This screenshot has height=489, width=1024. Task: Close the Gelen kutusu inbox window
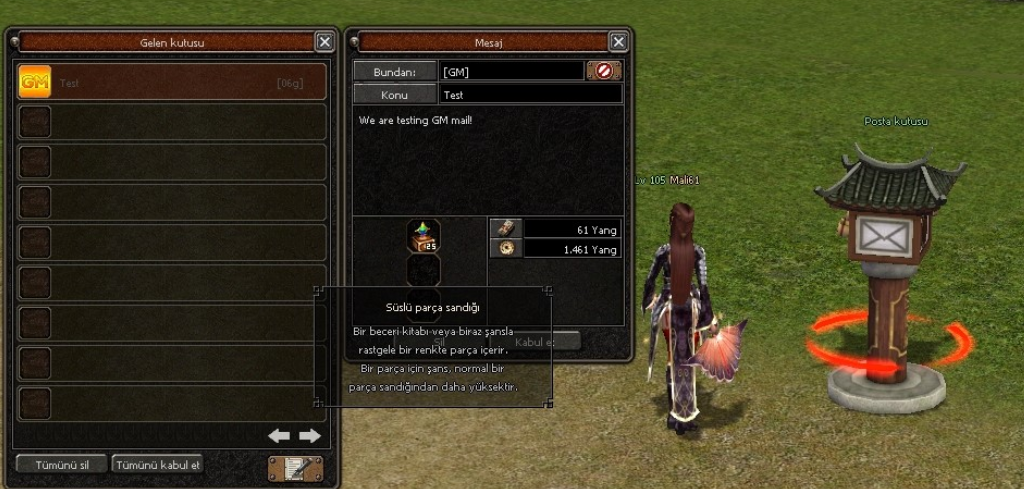coord(324,42)
